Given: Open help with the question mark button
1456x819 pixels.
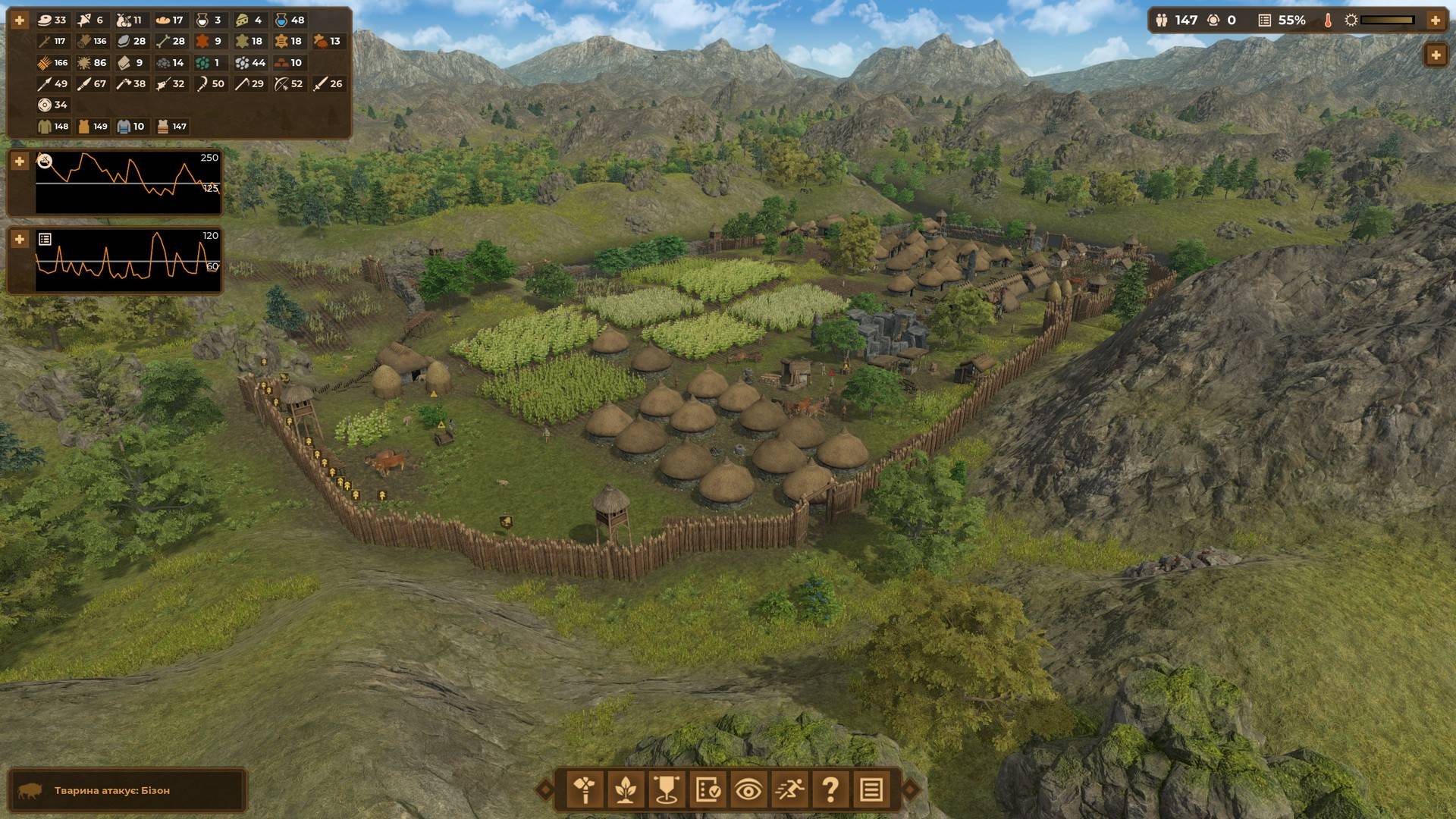Looking at the screenshot, I should (830, 790).
